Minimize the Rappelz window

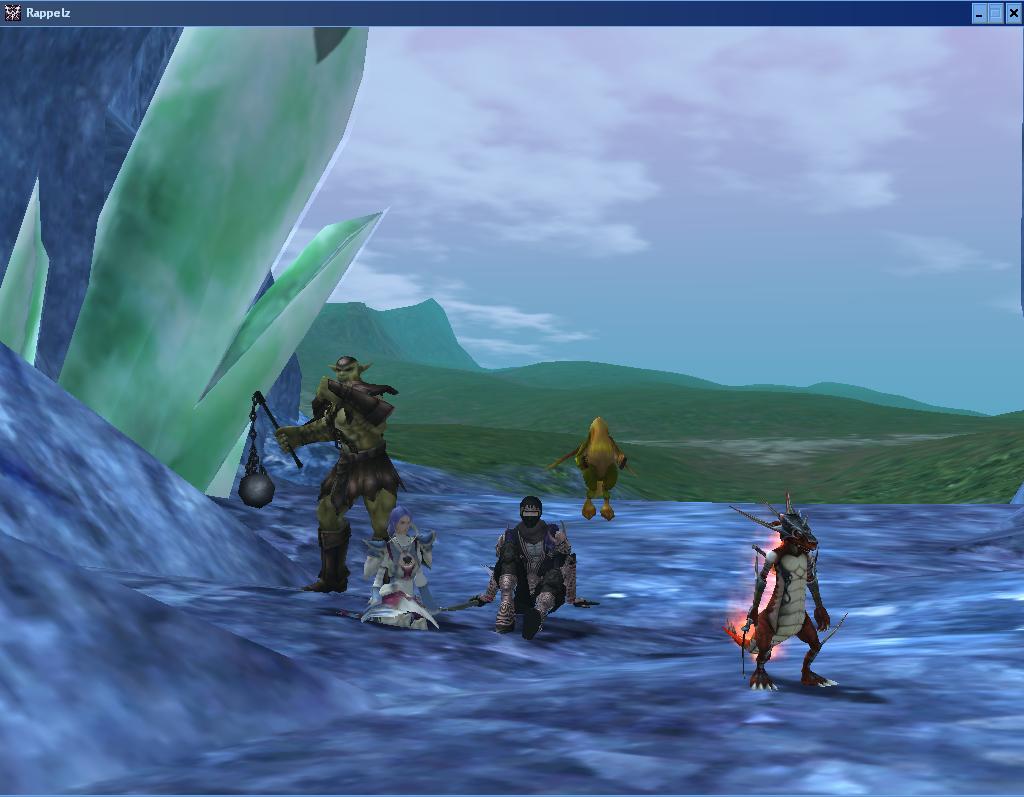pyautogui.click(x=979, y=13)
